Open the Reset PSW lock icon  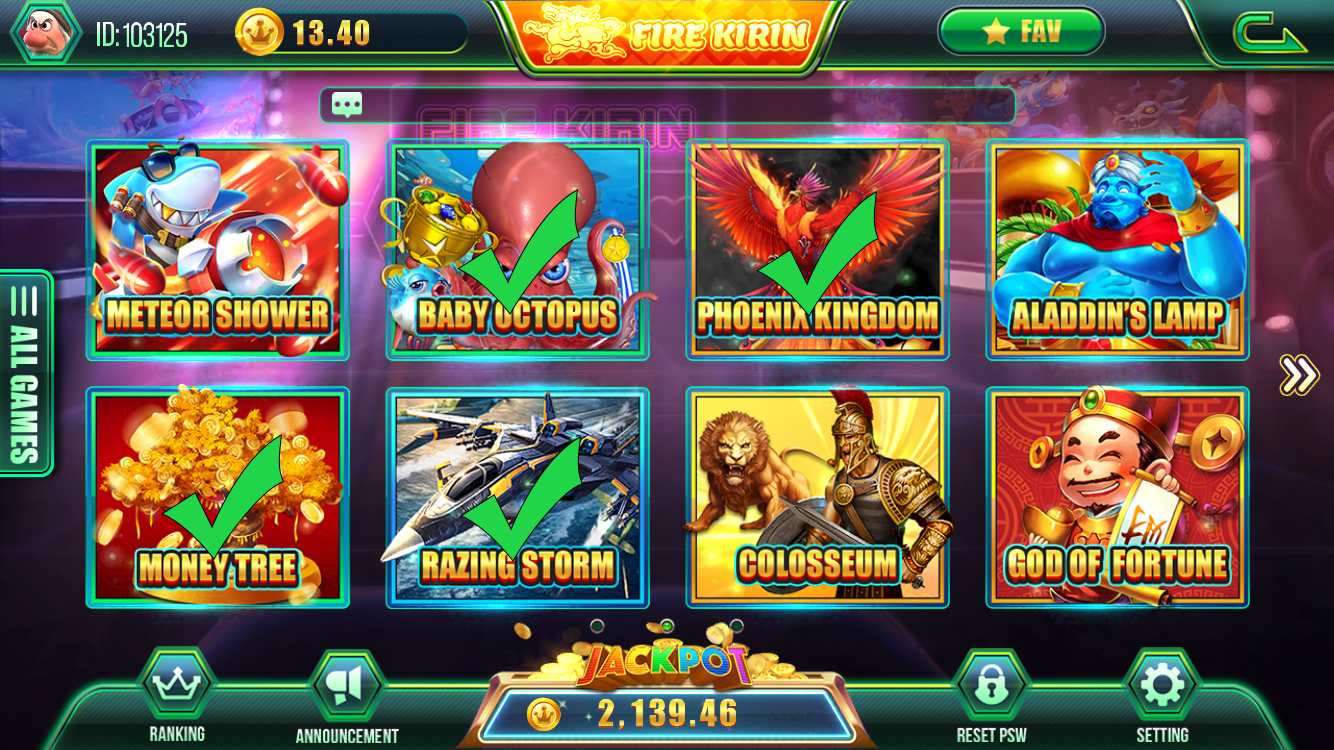click(x=991, y=680)
